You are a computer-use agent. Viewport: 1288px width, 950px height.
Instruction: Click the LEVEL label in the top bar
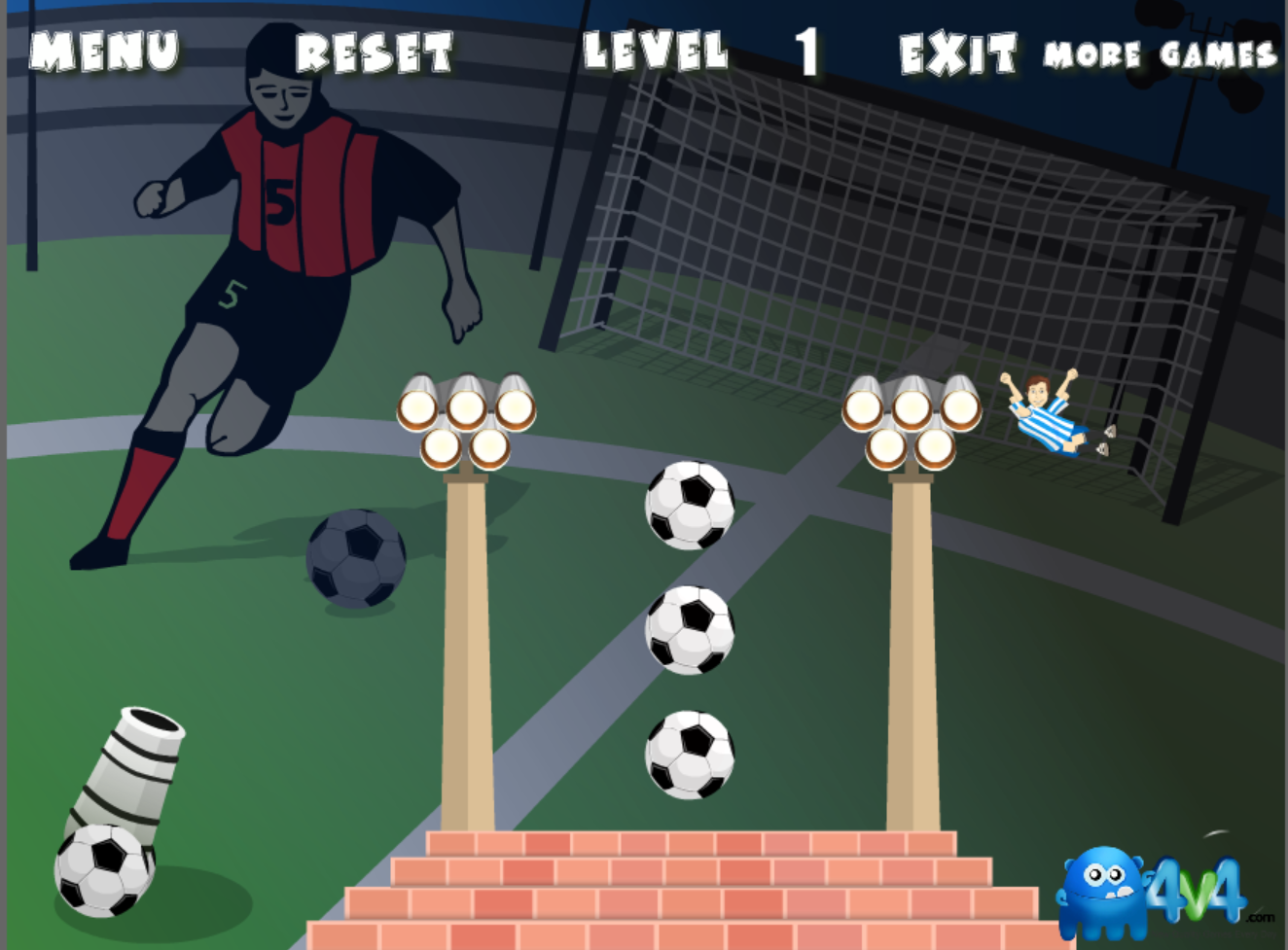[x=654, y=51]
